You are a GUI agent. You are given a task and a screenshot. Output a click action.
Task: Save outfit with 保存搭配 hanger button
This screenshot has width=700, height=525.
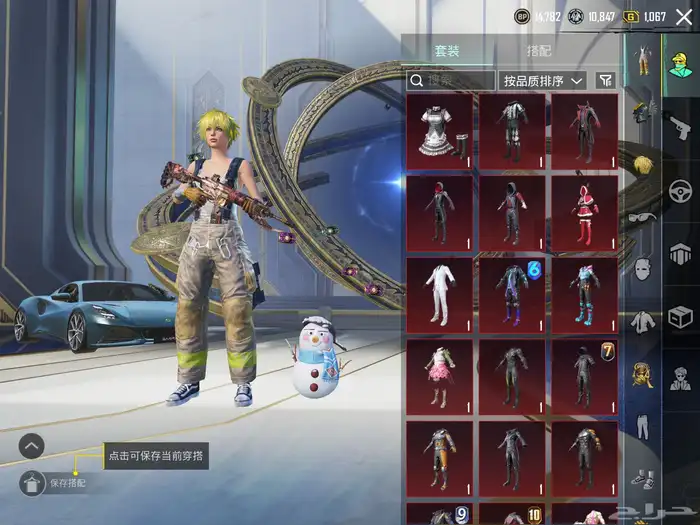[x=32, y=483]
